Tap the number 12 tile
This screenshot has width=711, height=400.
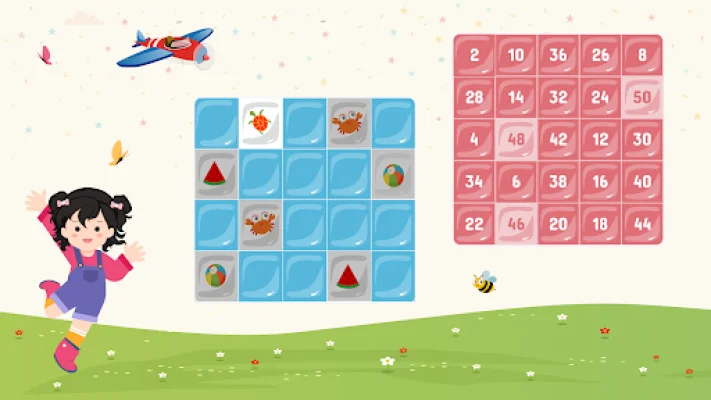600,139
